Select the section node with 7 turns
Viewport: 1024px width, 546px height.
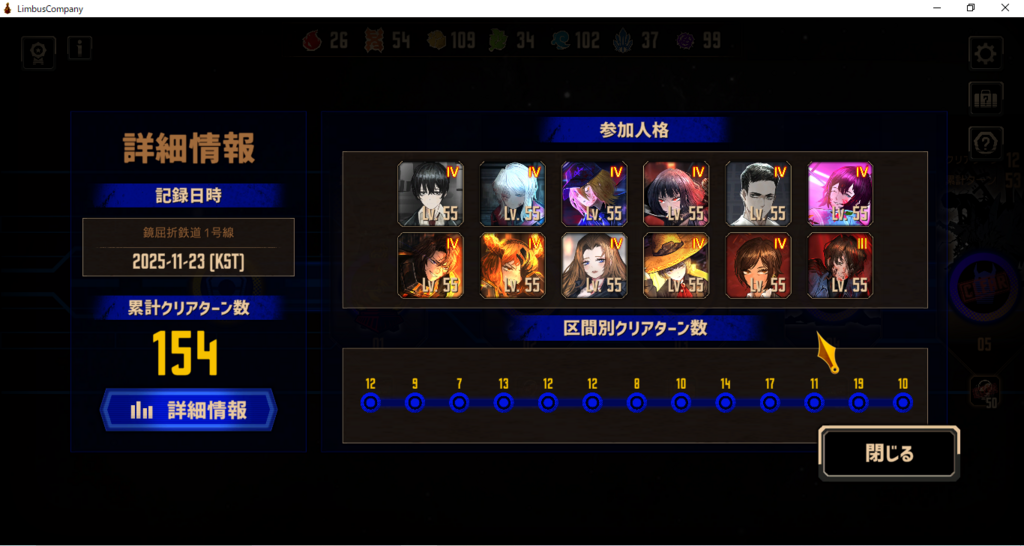pos(459,403)
